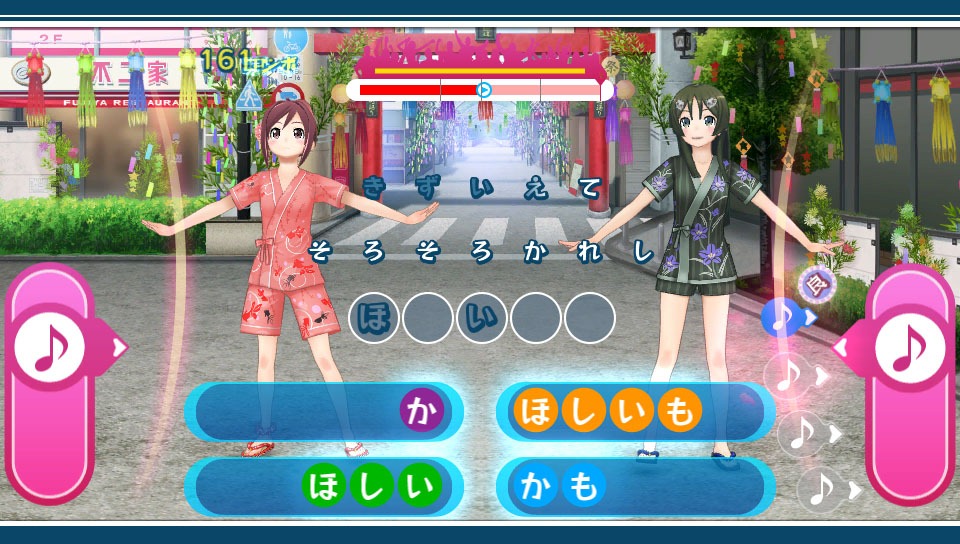Viewport: 960px width, 544px height.
Task: Choose the purple か answer option
Action: tap(324, 412)
